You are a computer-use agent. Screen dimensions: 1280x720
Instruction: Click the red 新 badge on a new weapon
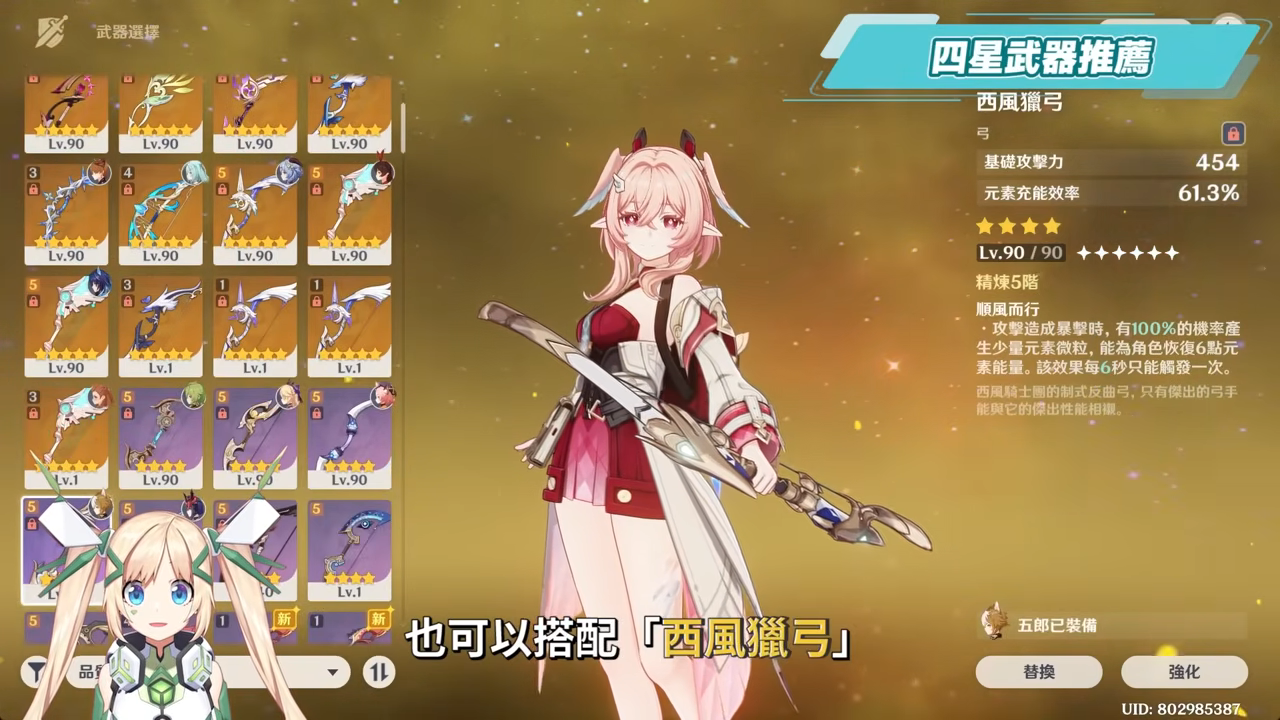click(x=284, y=619)
